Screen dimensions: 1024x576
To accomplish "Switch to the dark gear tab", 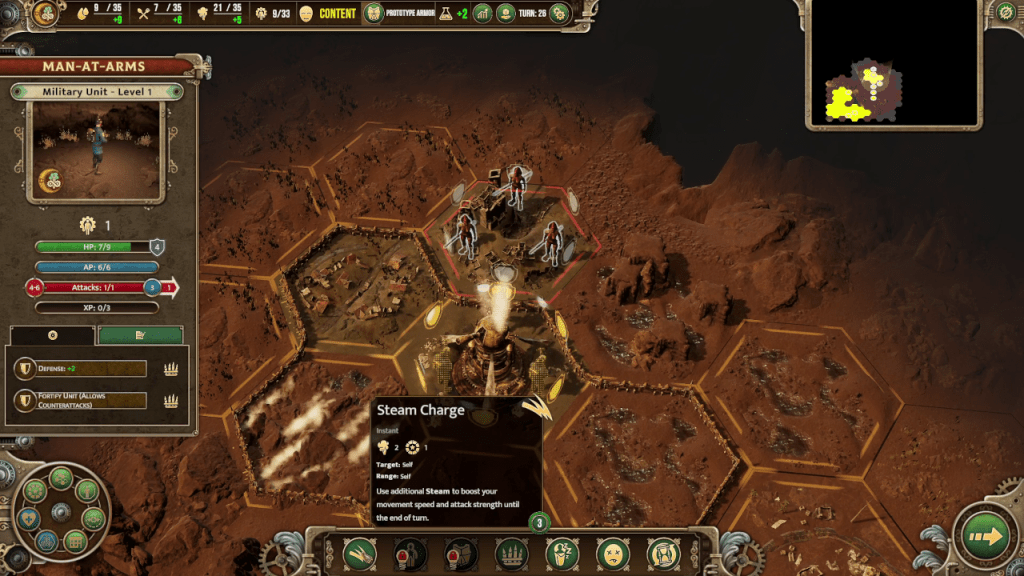I will [52, 336].
